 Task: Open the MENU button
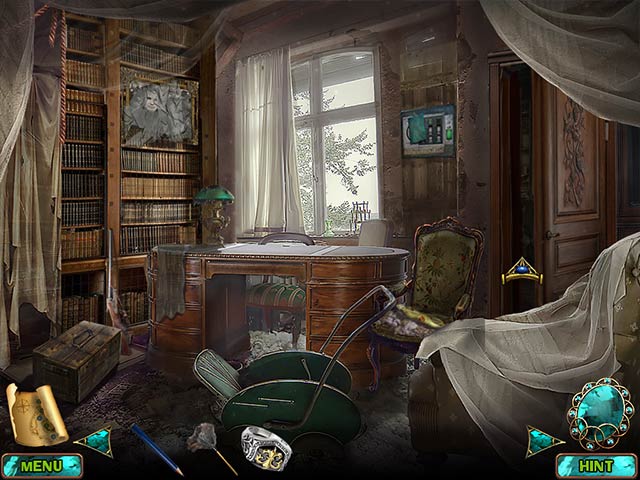[x=42, y=466]
